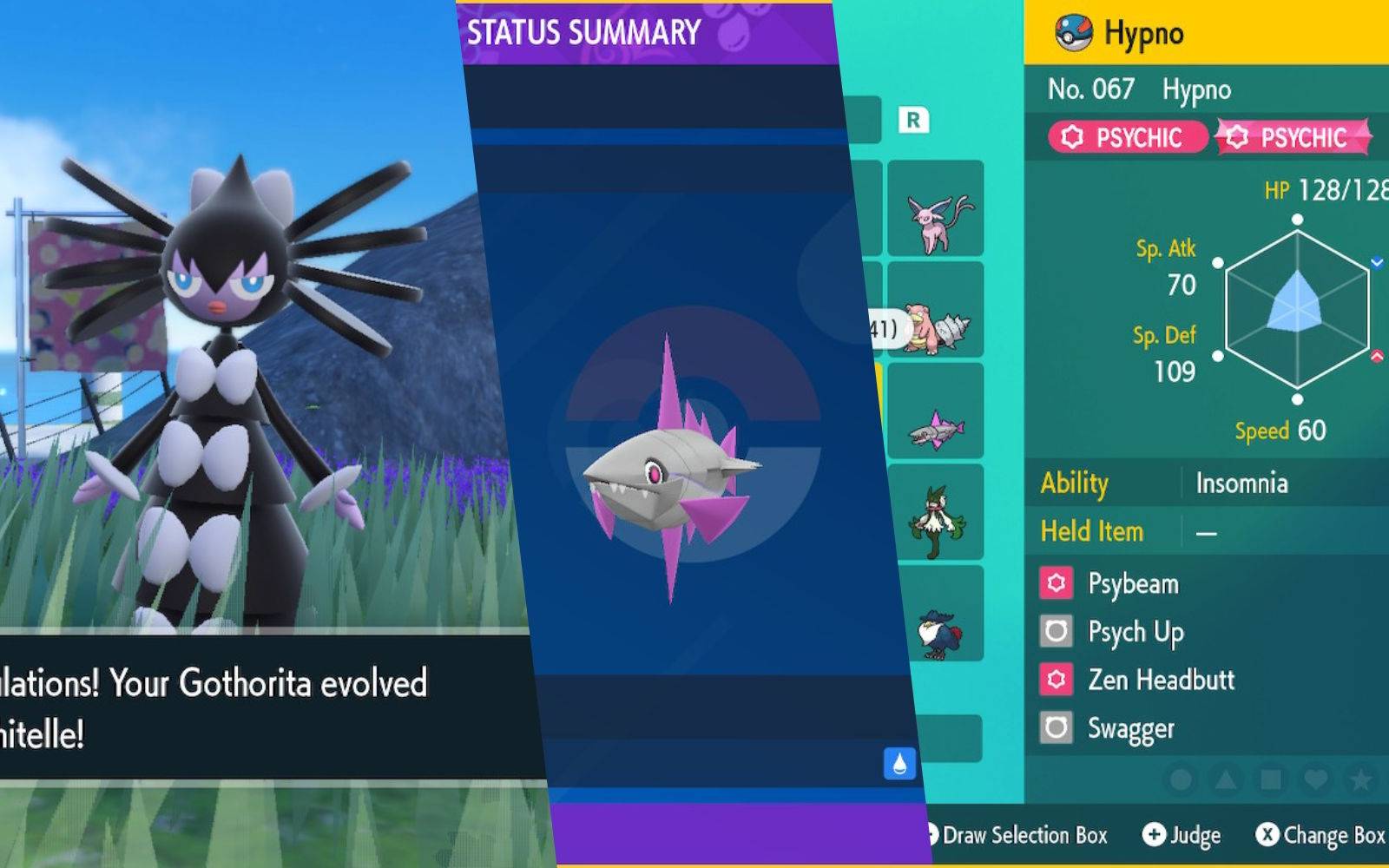Select Espeon in the box
Screen dimensions: 1389x868
tap(936, 210)
